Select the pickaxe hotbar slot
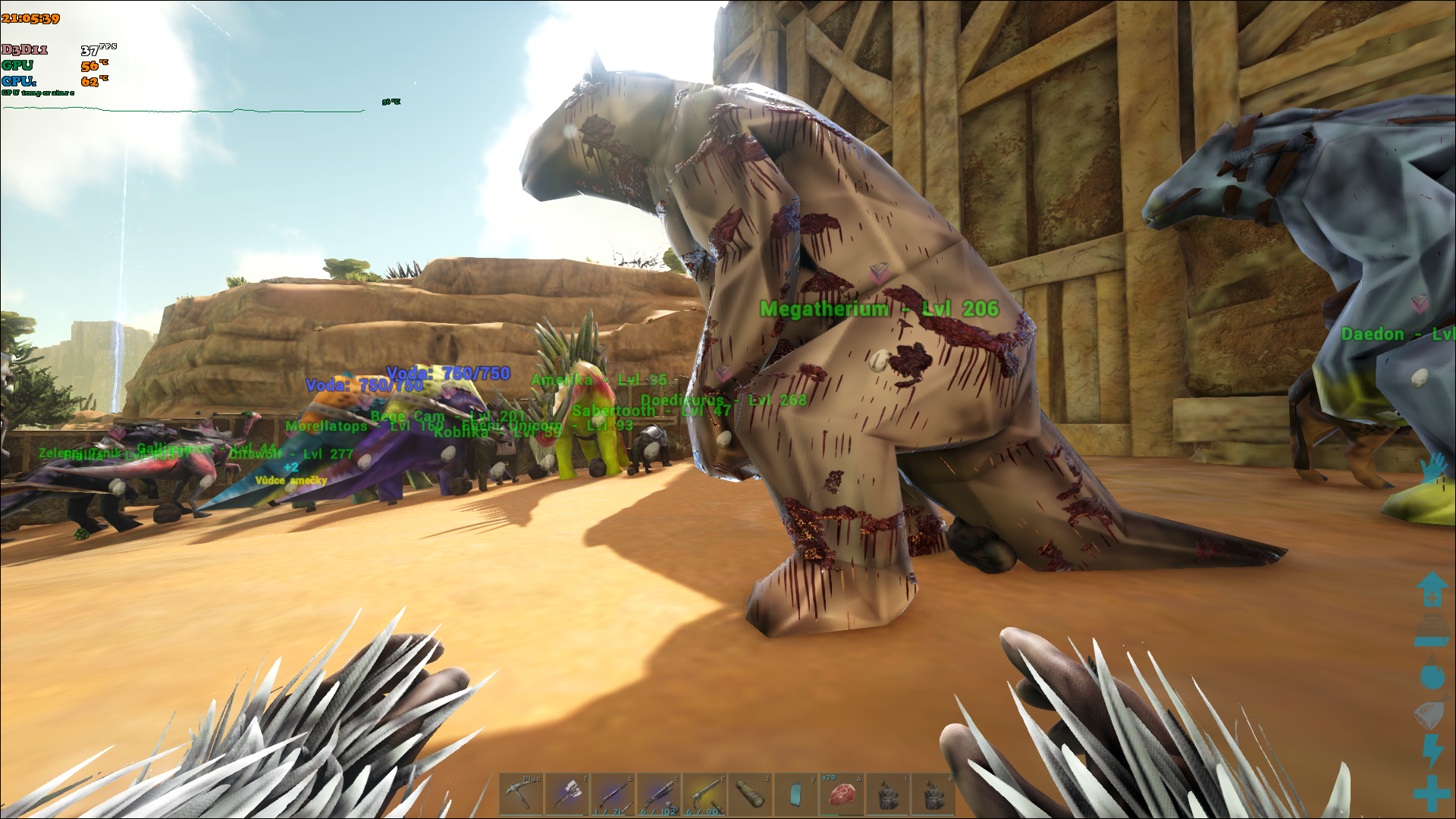Image resolution: width=1456 pixels, height=819 pixels. (521, 794)
